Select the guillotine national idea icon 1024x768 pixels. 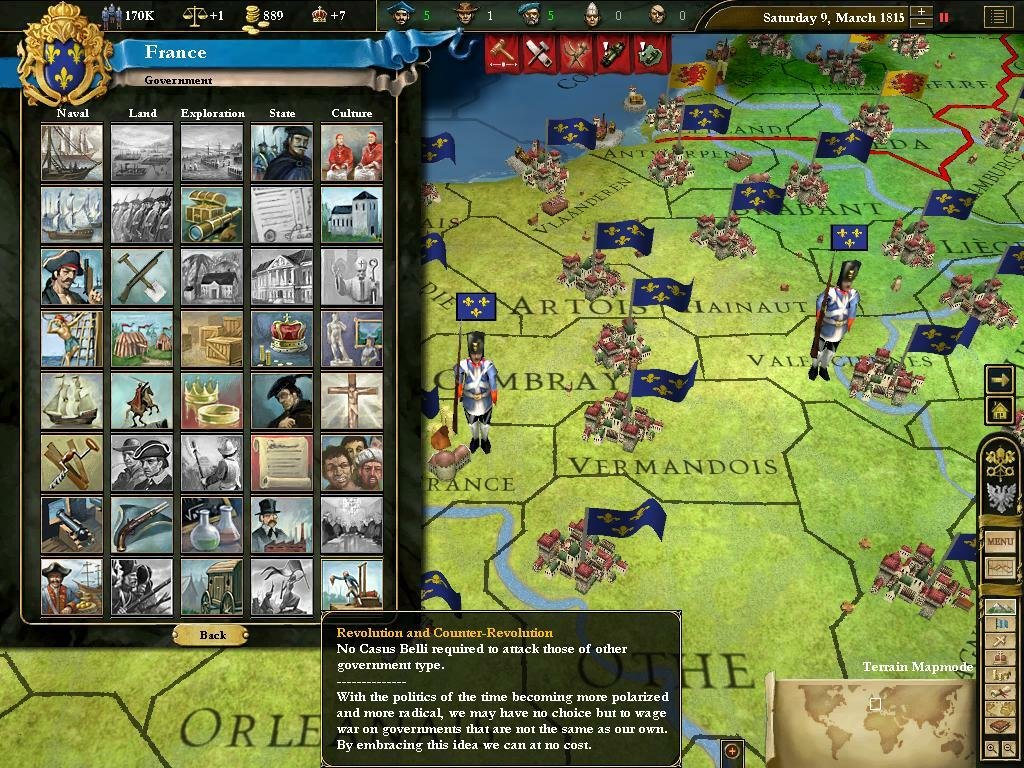click(x=352, y=586)
